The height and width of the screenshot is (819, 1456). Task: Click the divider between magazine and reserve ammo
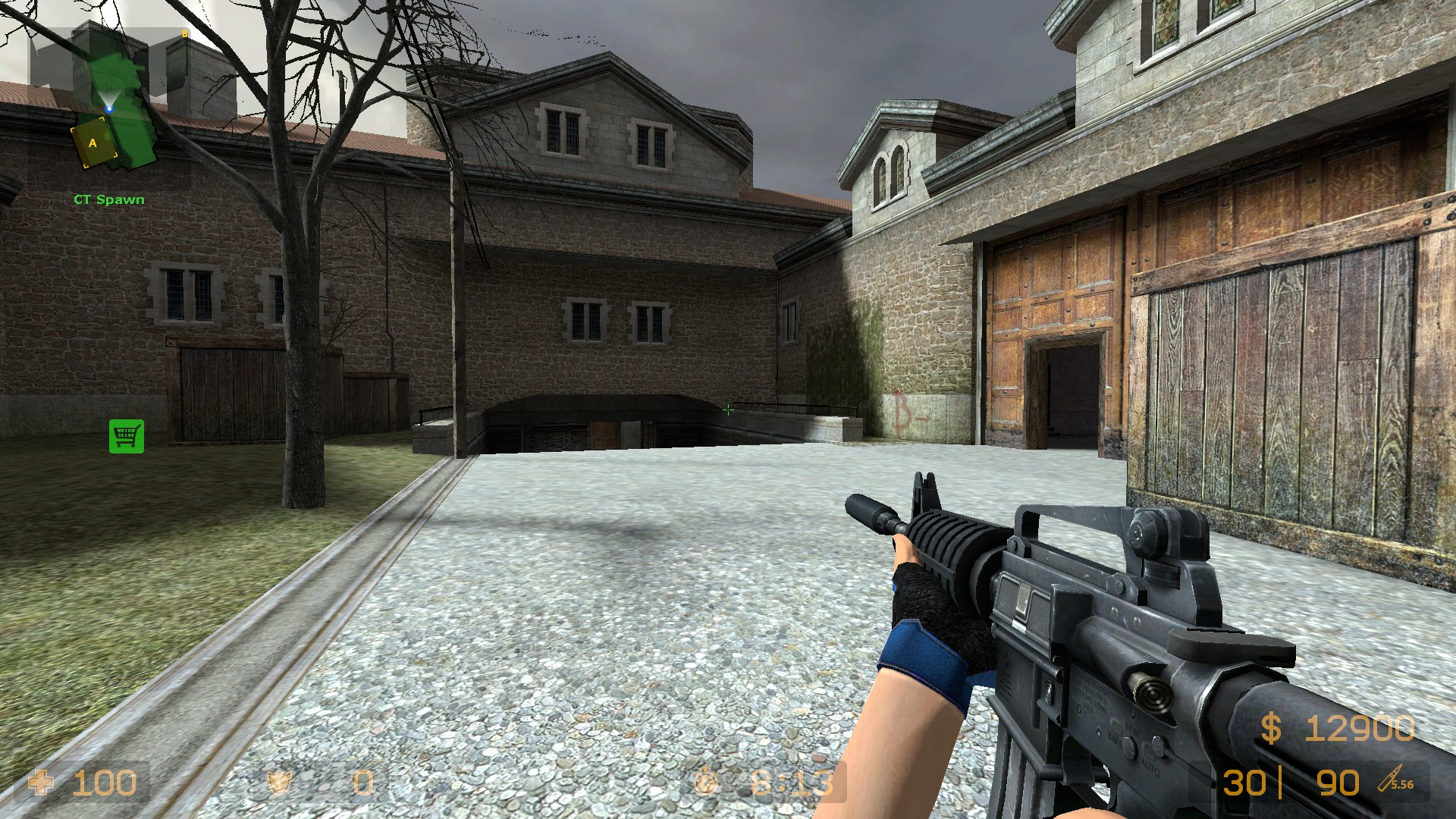(1280, 781)
